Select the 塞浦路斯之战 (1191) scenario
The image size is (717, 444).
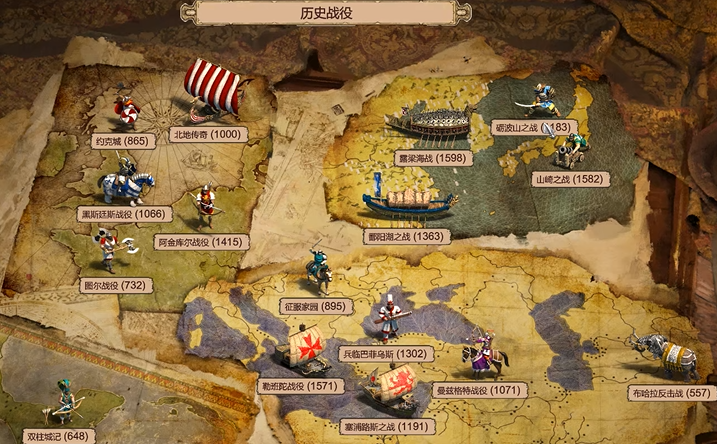click(385, 425)
